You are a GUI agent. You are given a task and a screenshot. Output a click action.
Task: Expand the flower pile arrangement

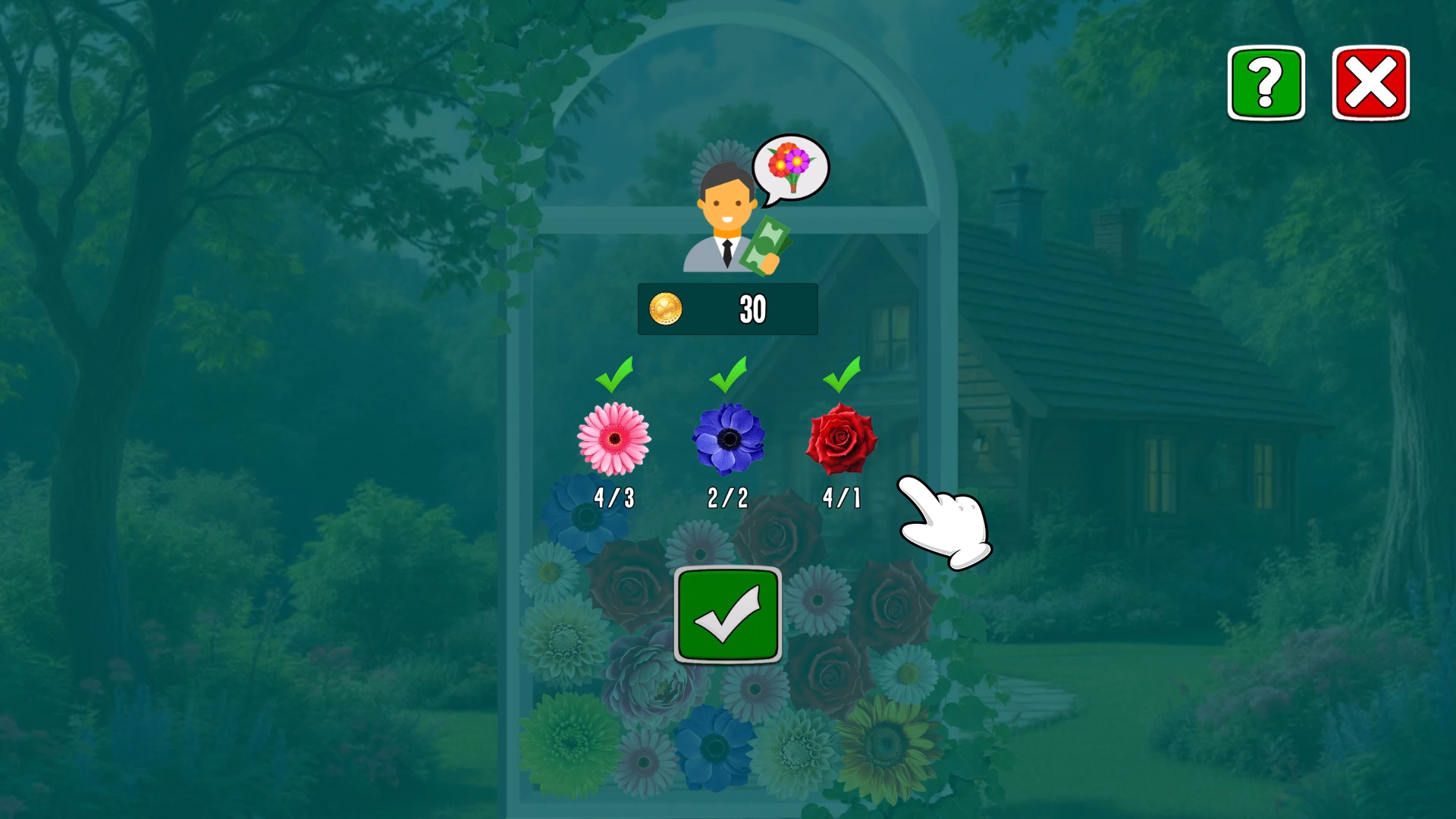click(728, 660)
